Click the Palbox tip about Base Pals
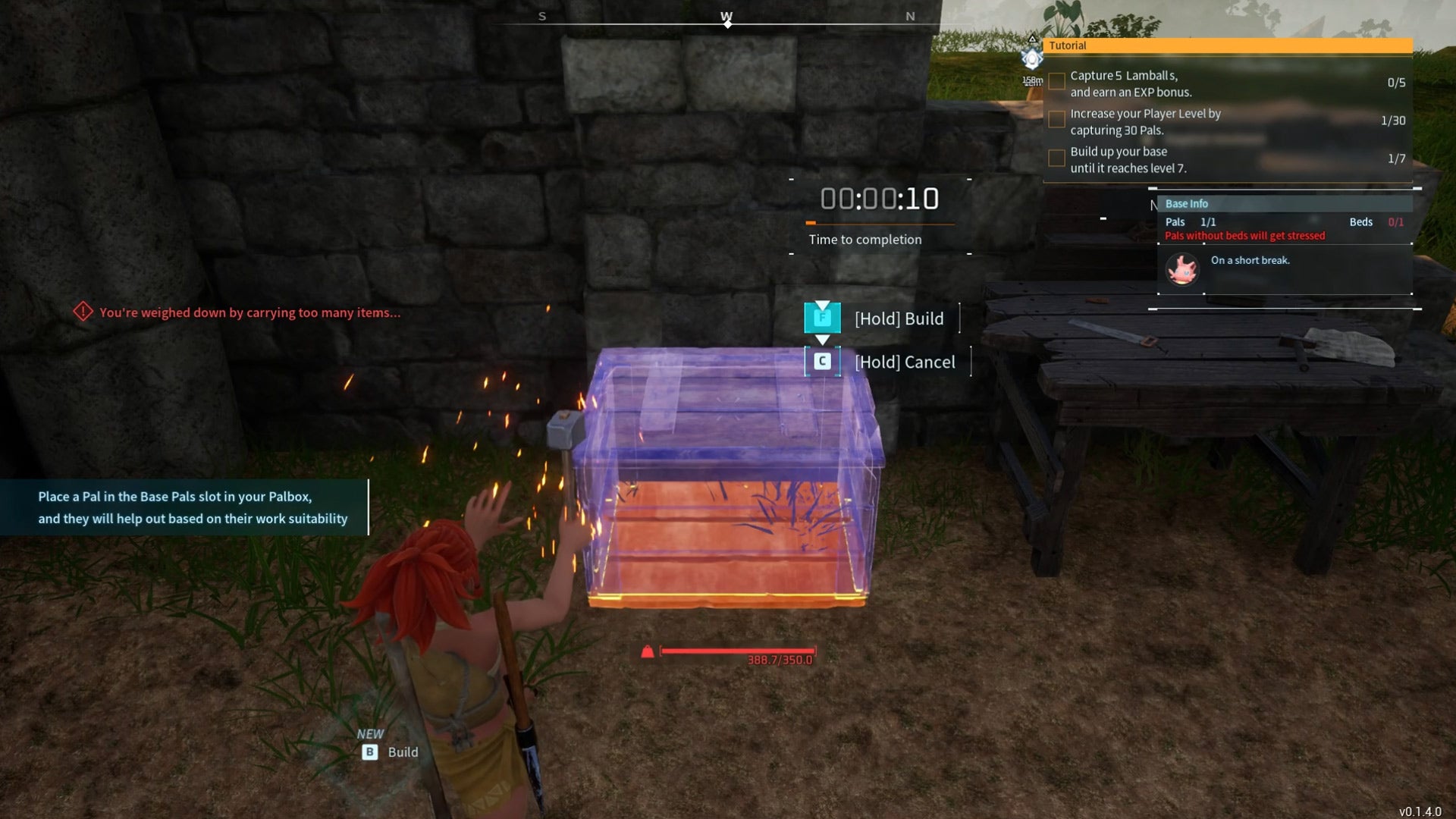Viewport: 1456px width, 819px height. (x=193, y=507)
